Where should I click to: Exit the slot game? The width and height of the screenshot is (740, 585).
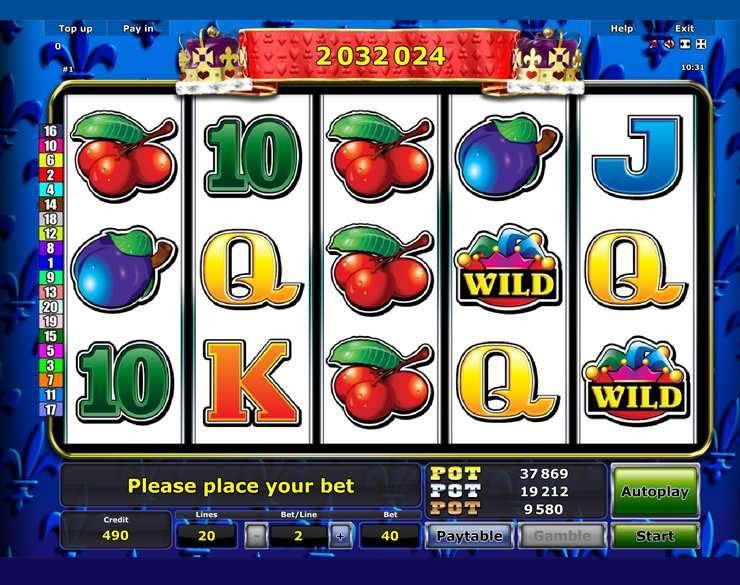(684, 29)
